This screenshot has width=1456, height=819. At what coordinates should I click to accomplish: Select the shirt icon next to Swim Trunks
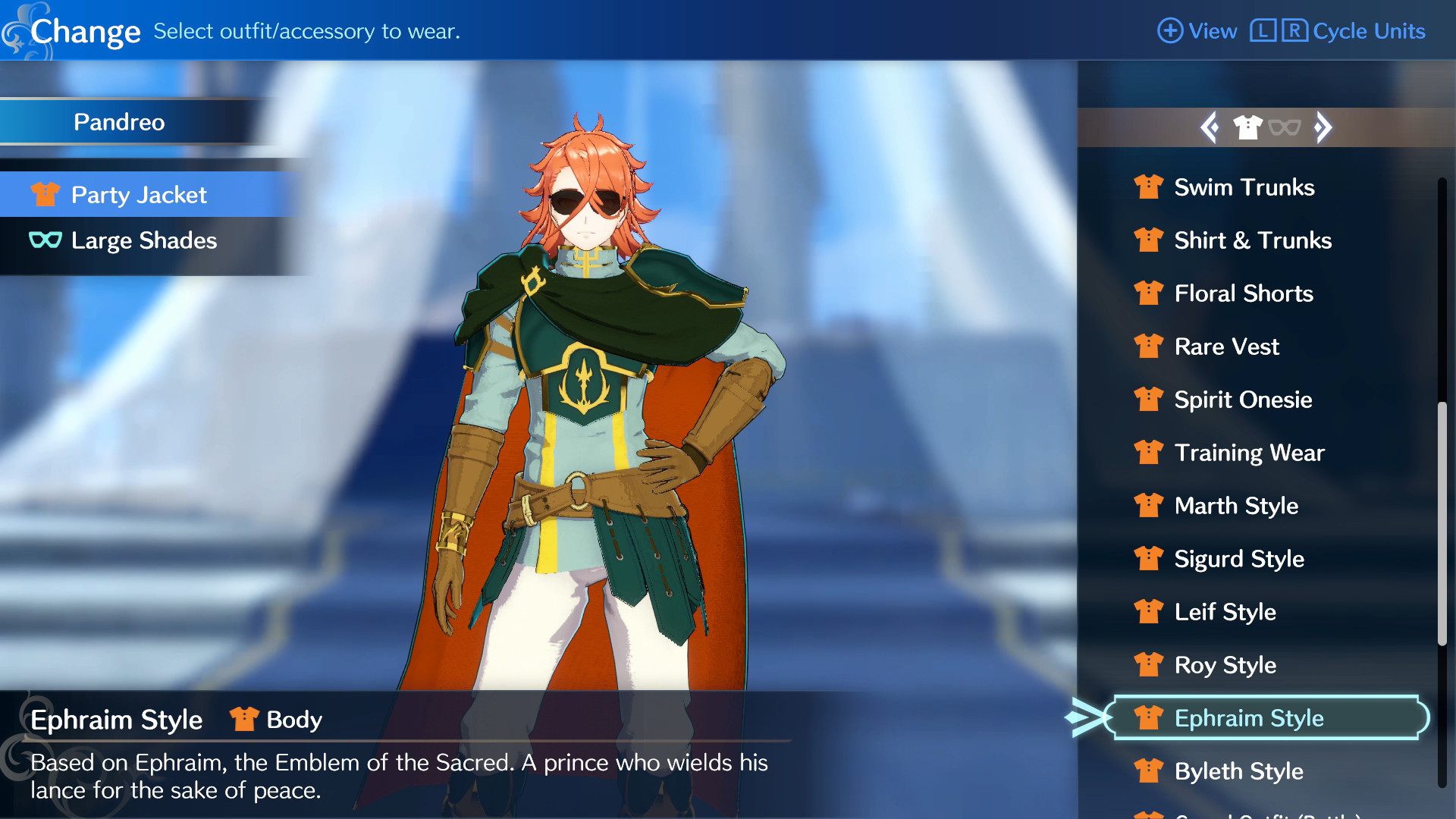click(1150, 187)
